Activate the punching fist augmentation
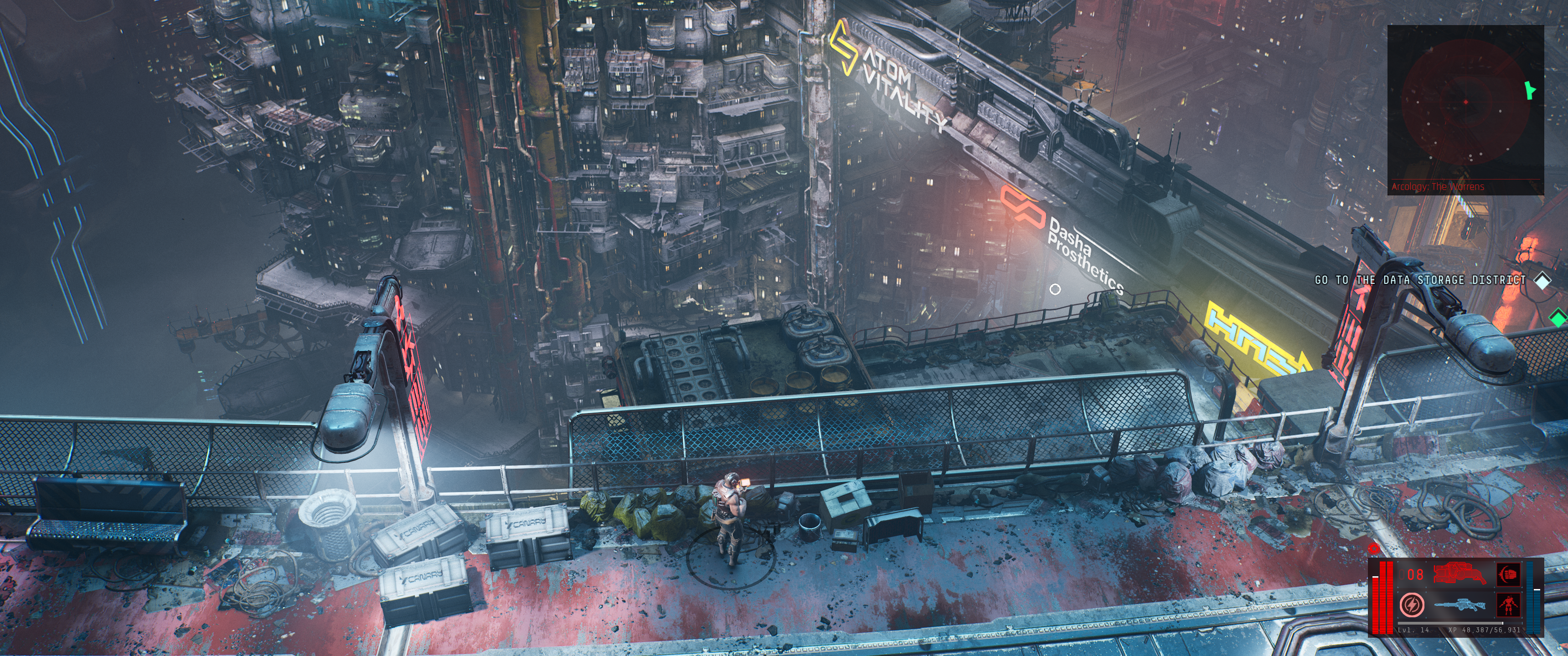1568x656 pixels. 1508,574
